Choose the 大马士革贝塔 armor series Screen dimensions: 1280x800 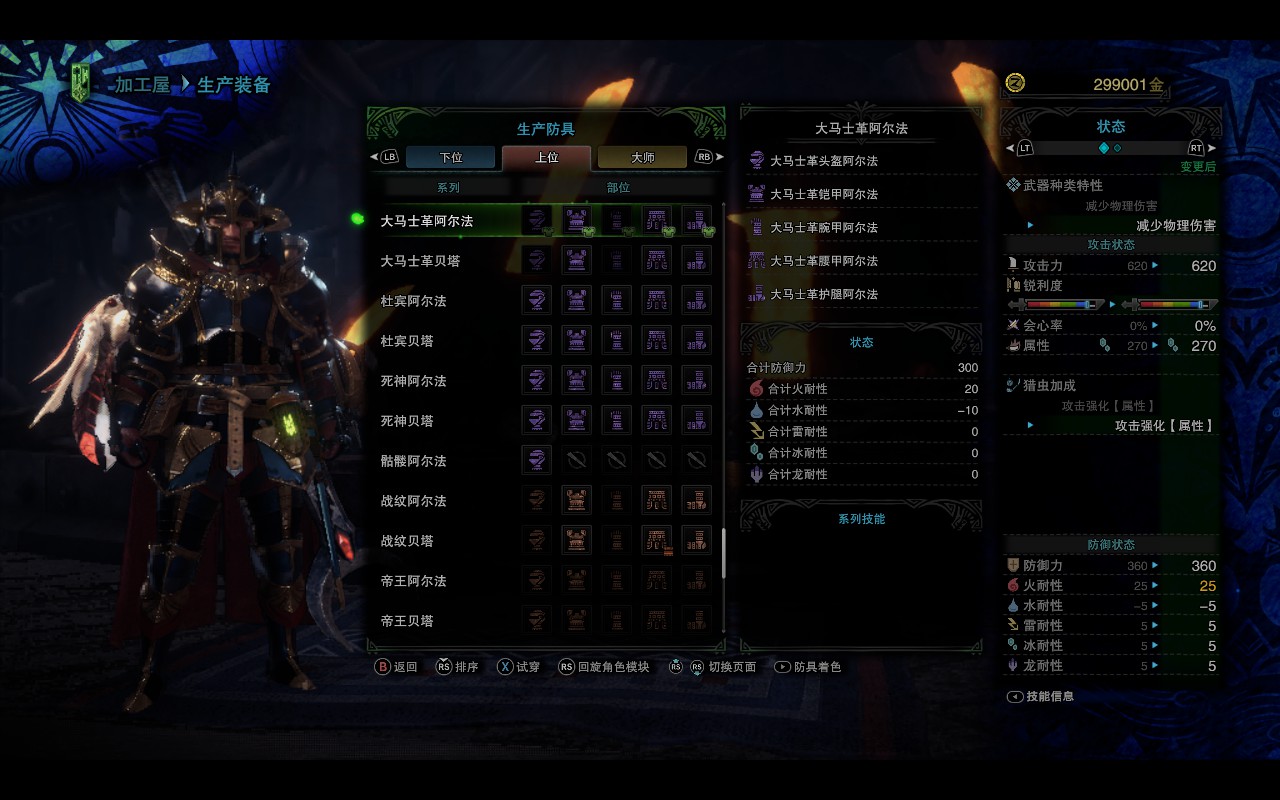tap(420, 261)
